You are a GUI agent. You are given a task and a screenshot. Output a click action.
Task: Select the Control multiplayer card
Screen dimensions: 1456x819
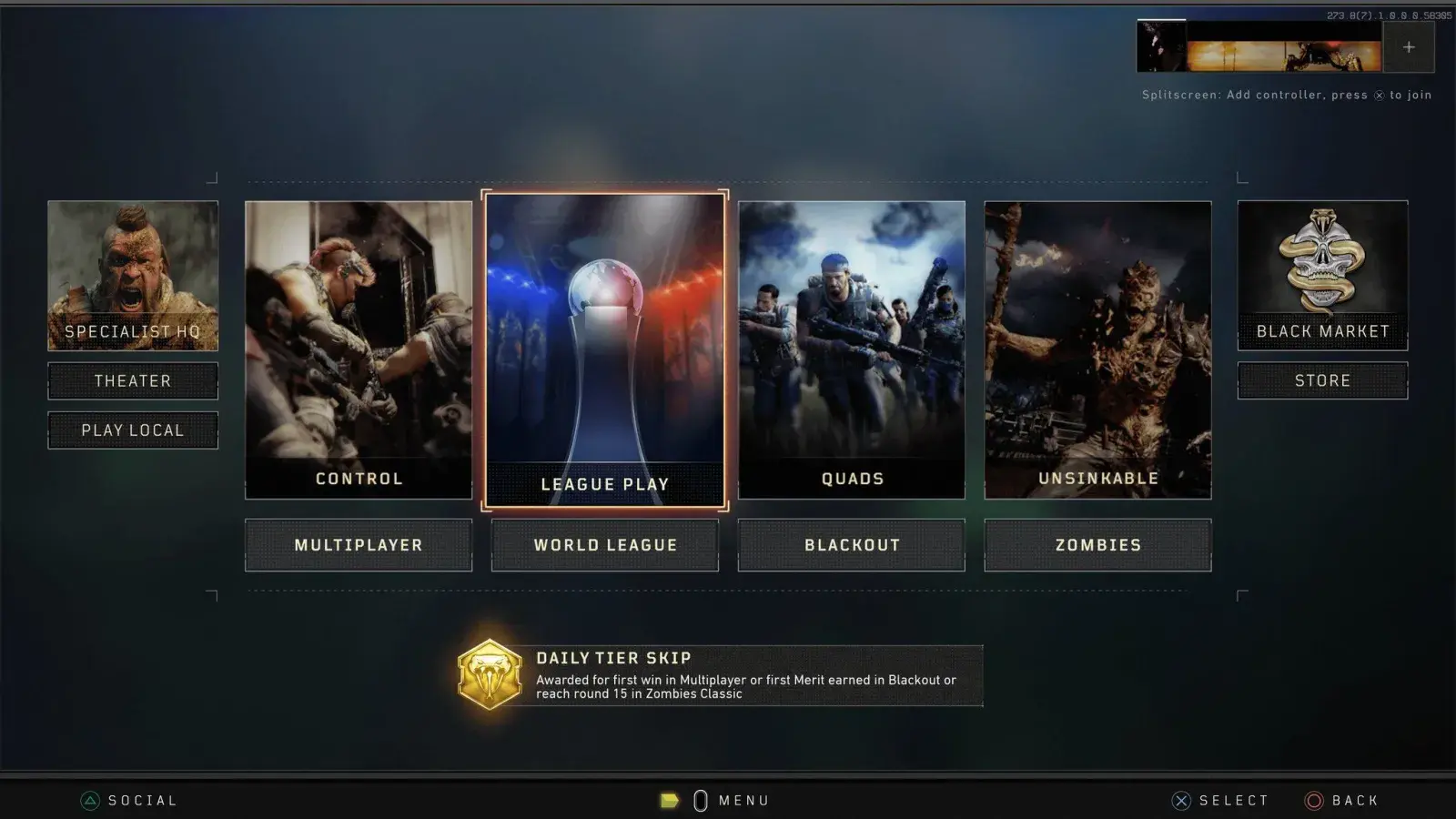pos(359,346)
